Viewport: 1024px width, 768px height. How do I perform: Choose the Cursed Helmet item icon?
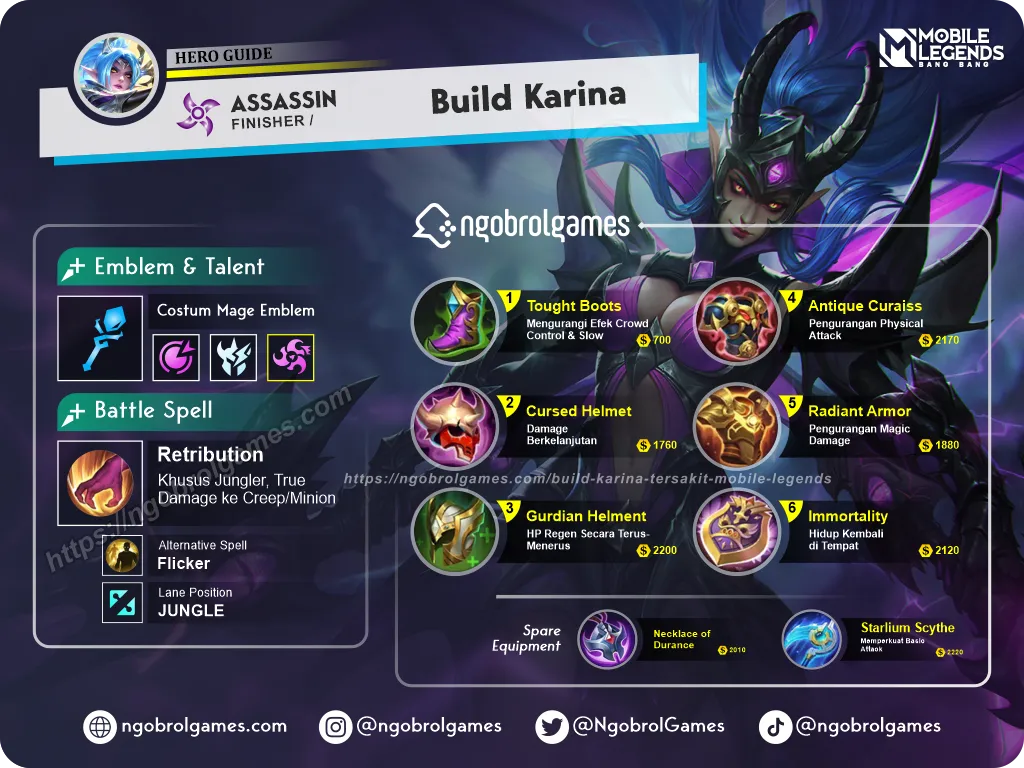pyautogui.click(x=454, y=427)
